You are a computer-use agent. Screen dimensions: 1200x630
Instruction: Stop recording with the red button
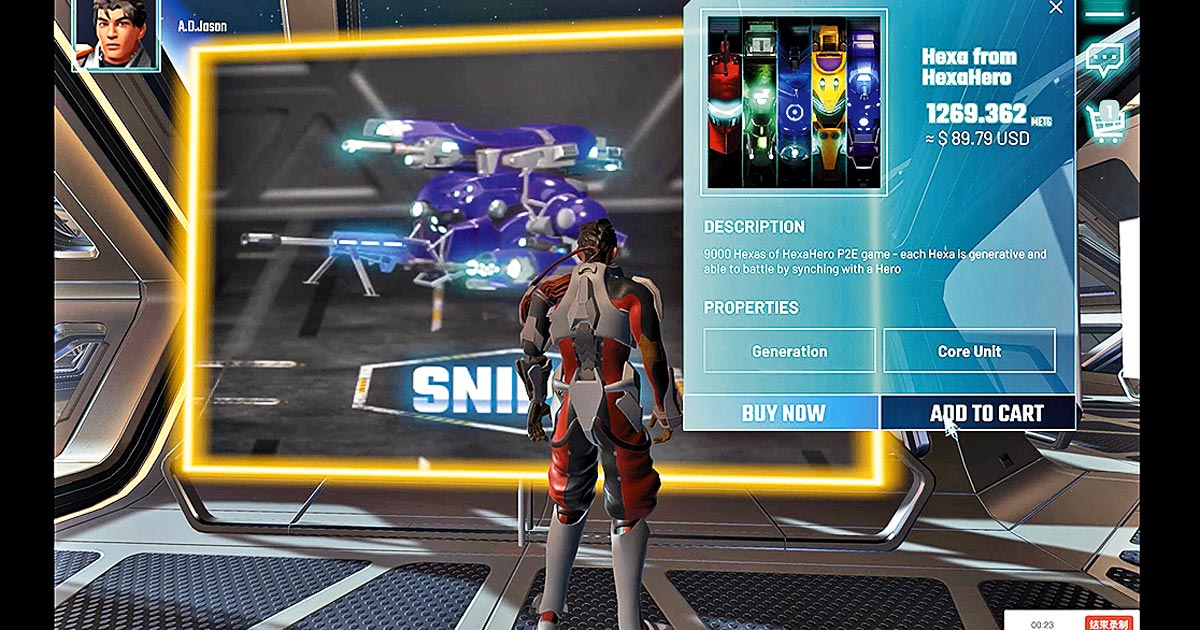click(x=1109, y=623)
